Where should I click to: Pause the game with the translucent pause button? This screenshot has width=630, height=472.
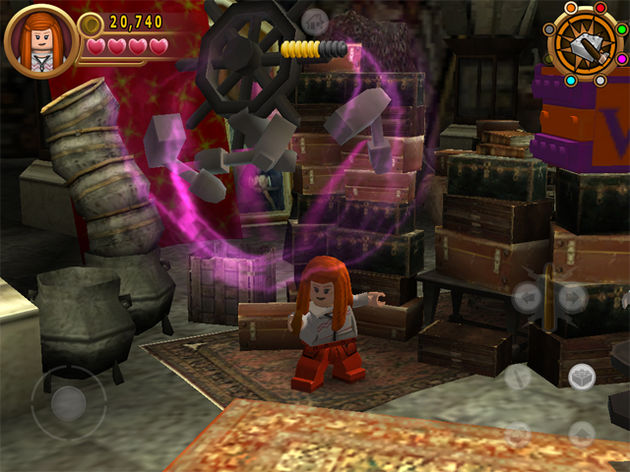point(315,20)
